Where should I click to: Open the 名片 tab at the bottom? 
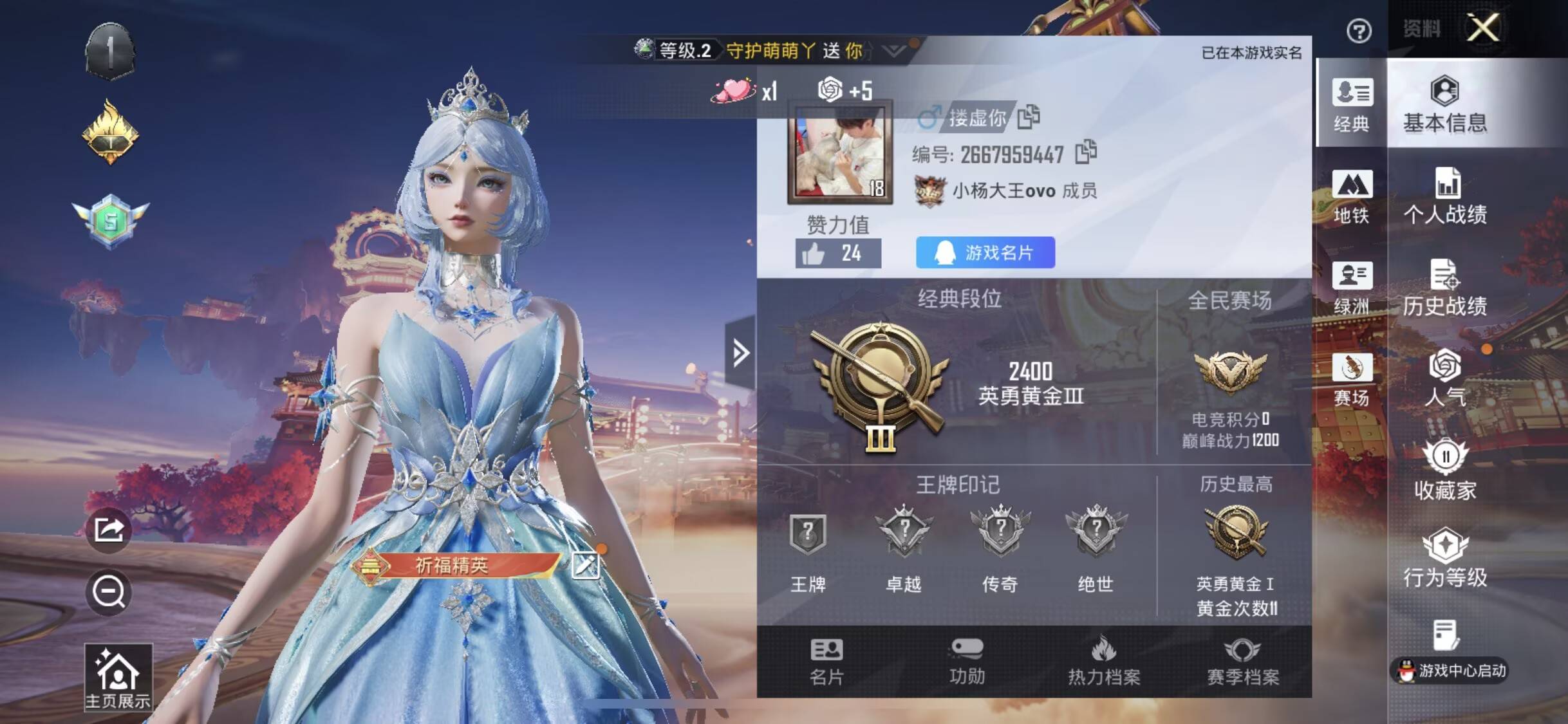coord(826,661)
